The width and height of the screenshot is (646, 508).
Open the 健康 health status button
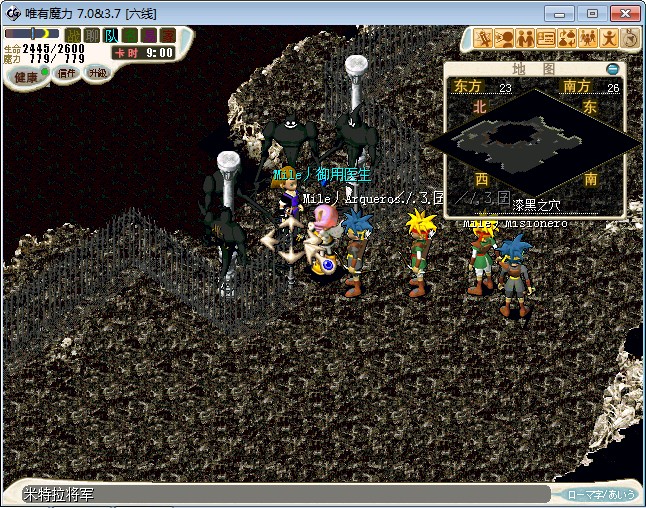click(x=26, y=76)
